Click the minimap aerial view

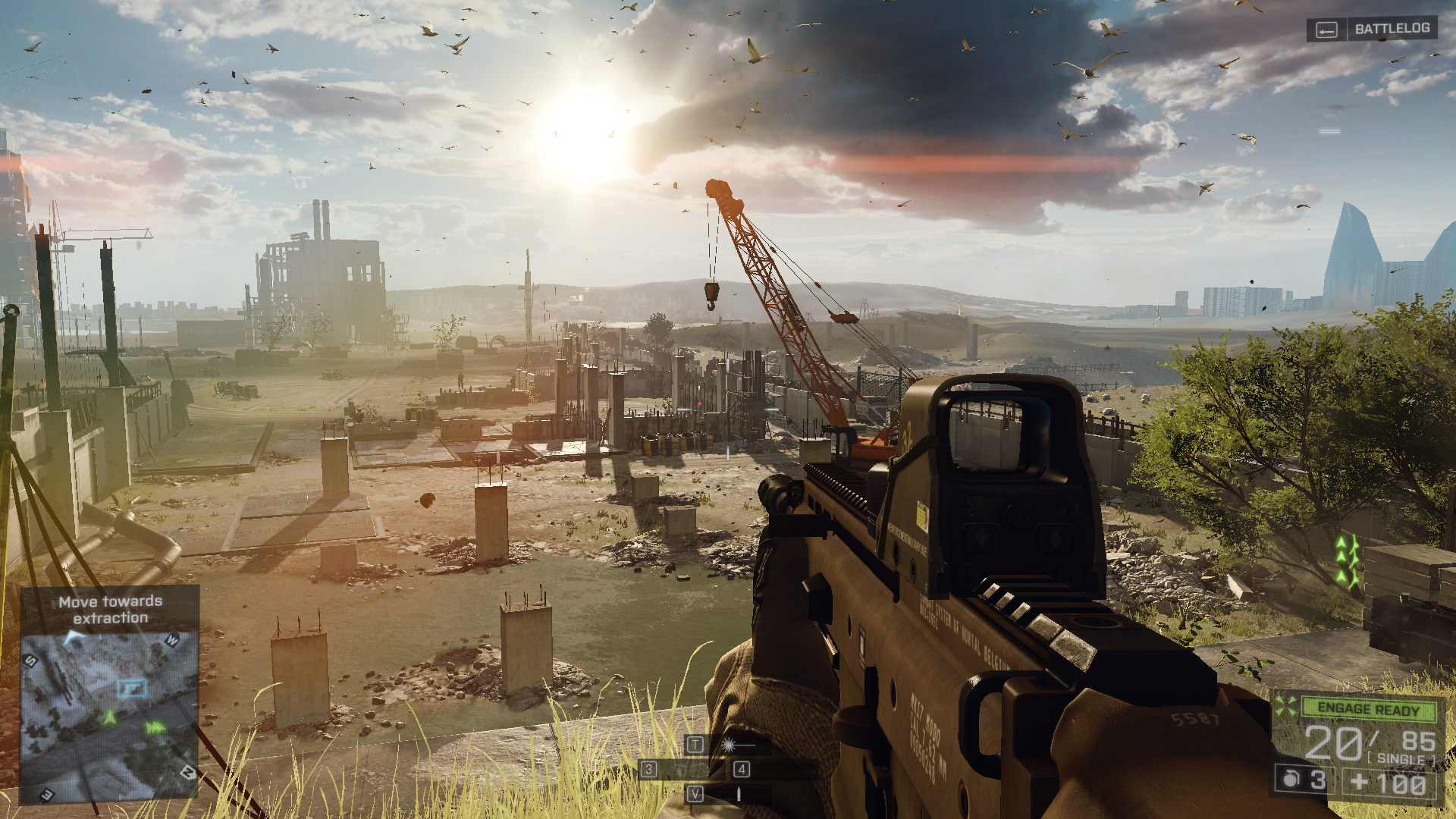(109, 716)
